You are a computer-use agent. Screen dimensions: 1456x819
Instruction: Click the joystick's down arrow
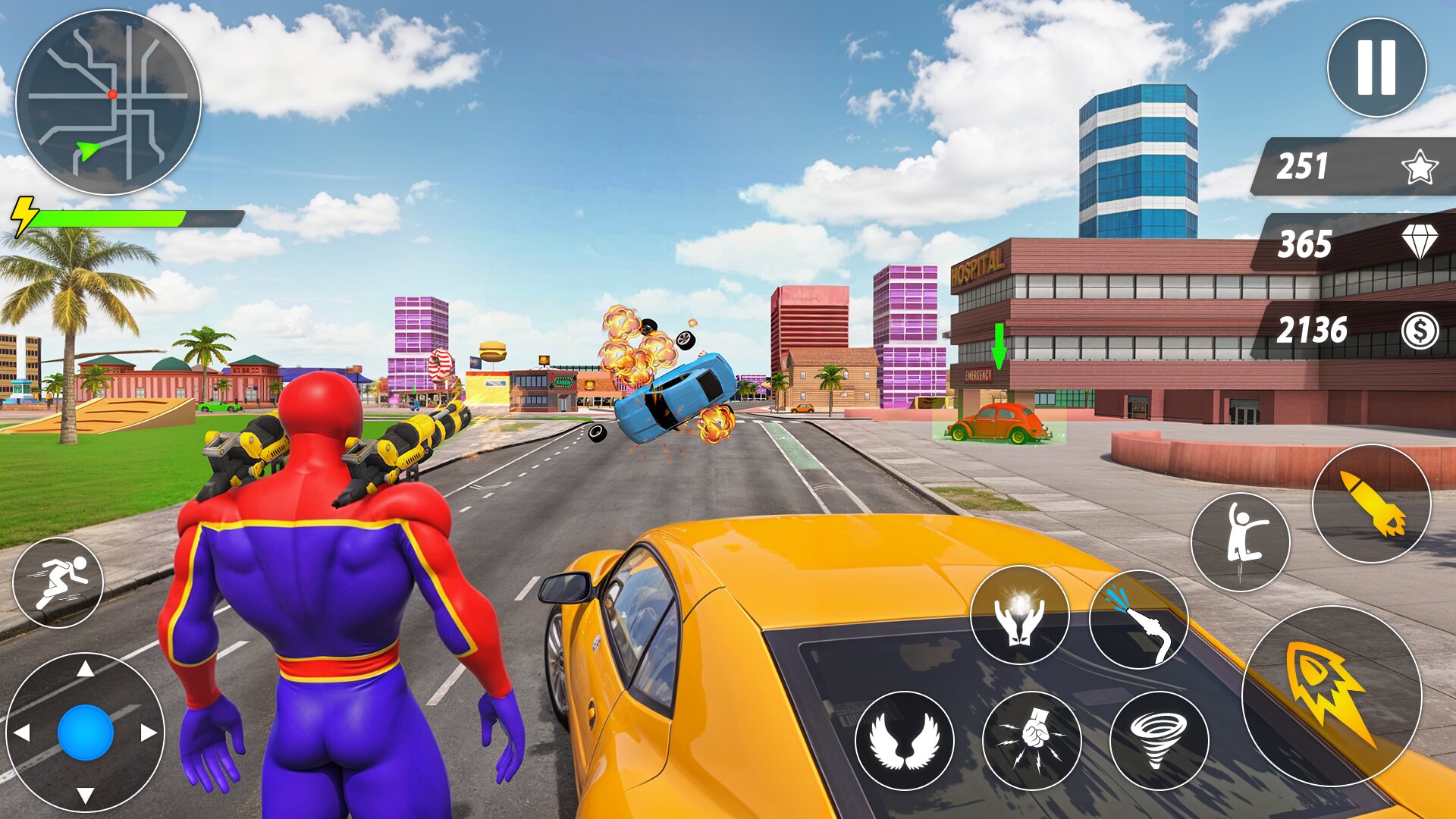pos(86,795)
